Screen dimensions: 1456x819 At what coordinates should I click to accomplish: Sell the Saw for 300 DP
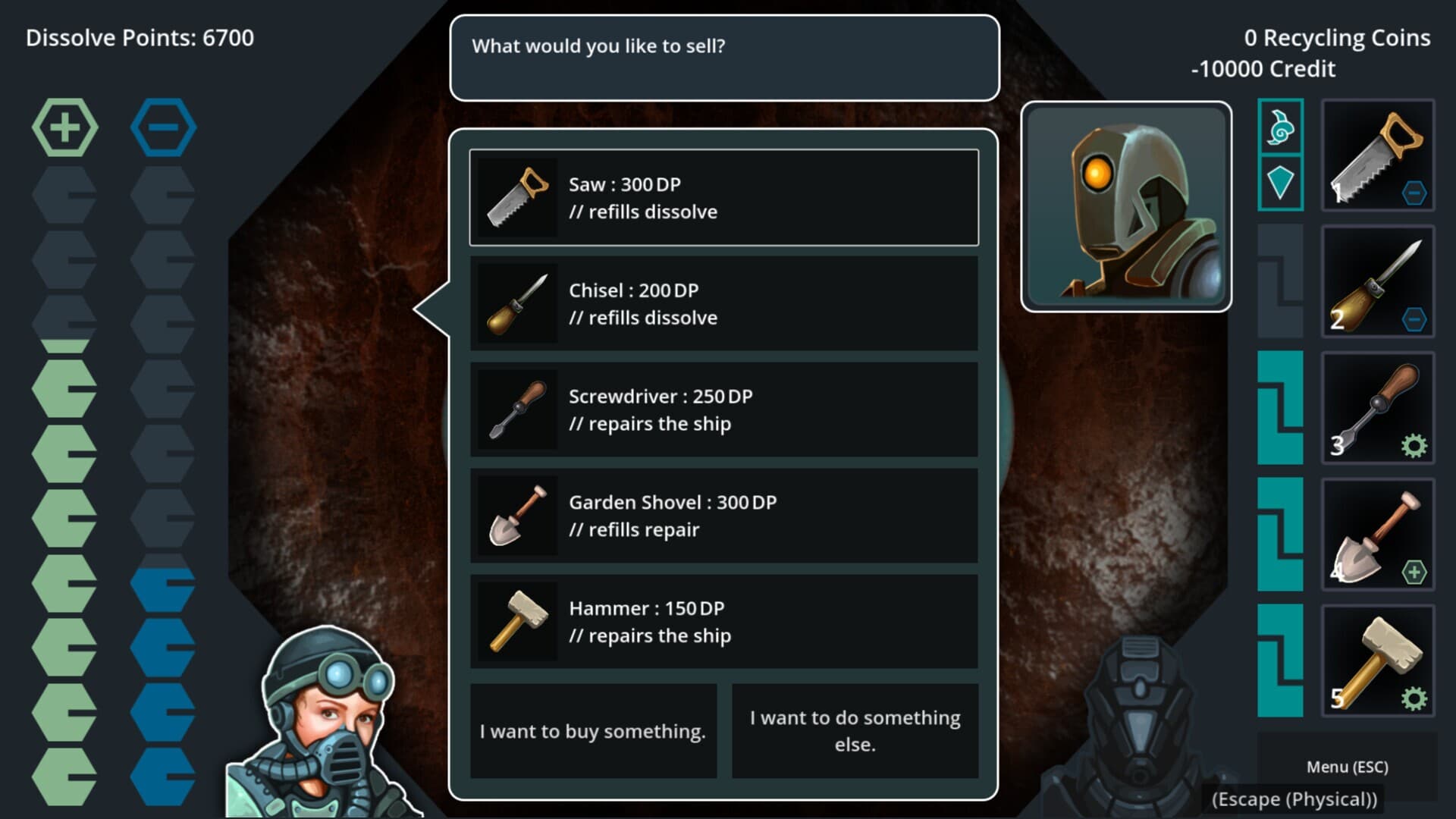click(723, 198)
